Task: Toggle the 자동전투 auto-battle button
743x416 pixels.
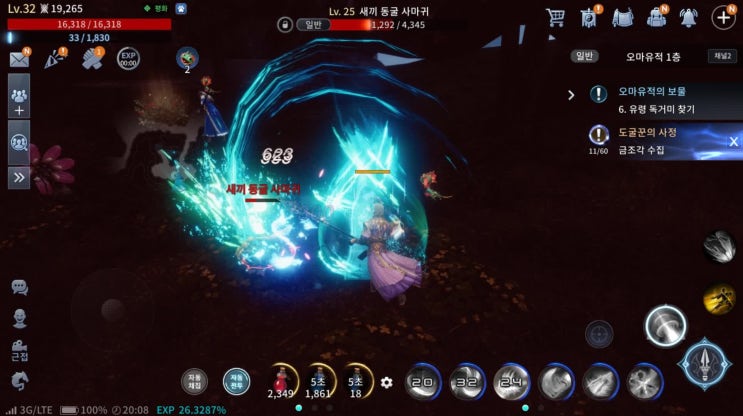Action: (236, 381)
